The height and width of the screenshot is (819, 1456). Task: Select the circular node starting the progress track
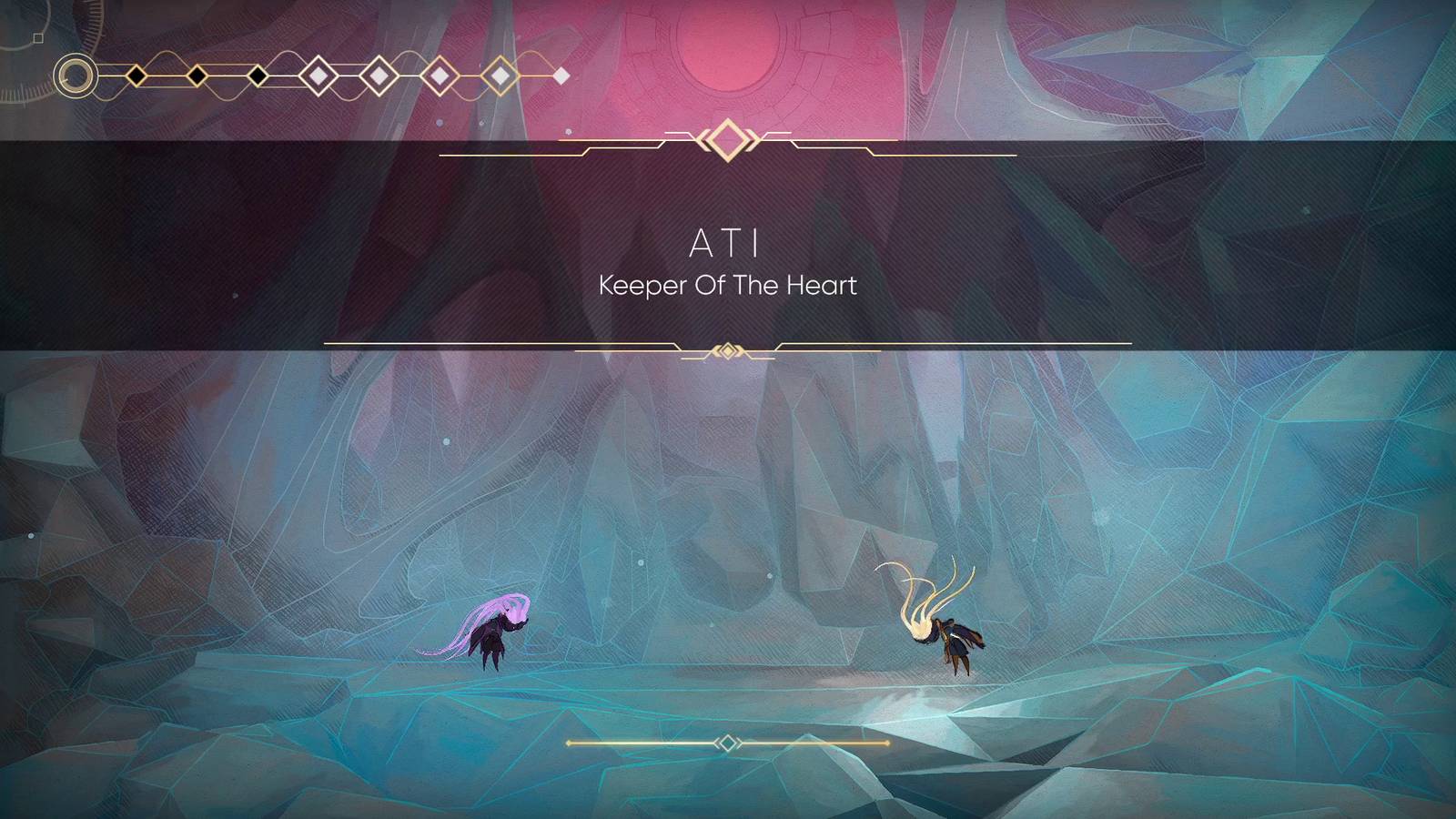coord(75,75)
